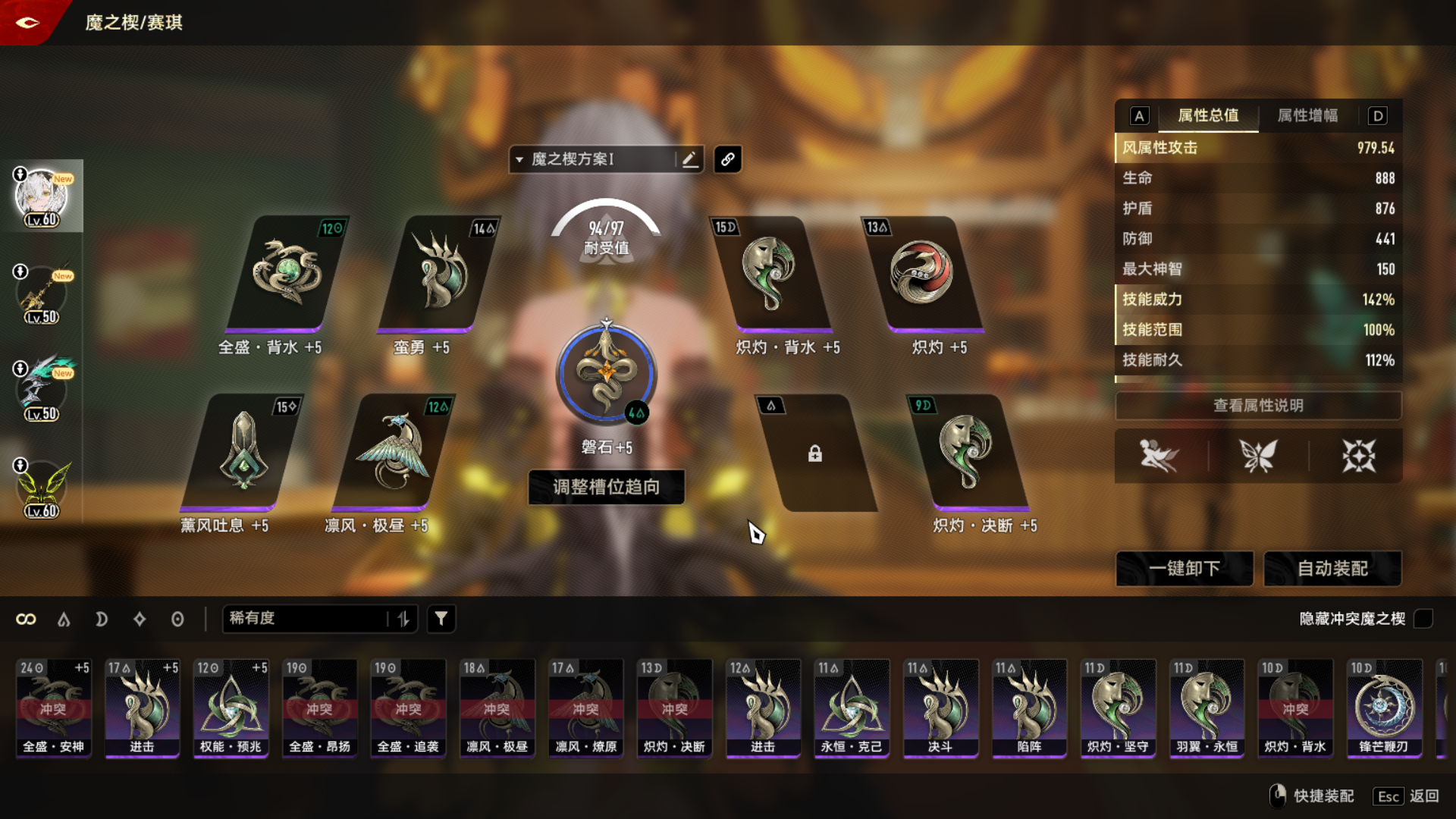
Task: Switch to the 属性增幅 tab
Action: pos(1307,115)
